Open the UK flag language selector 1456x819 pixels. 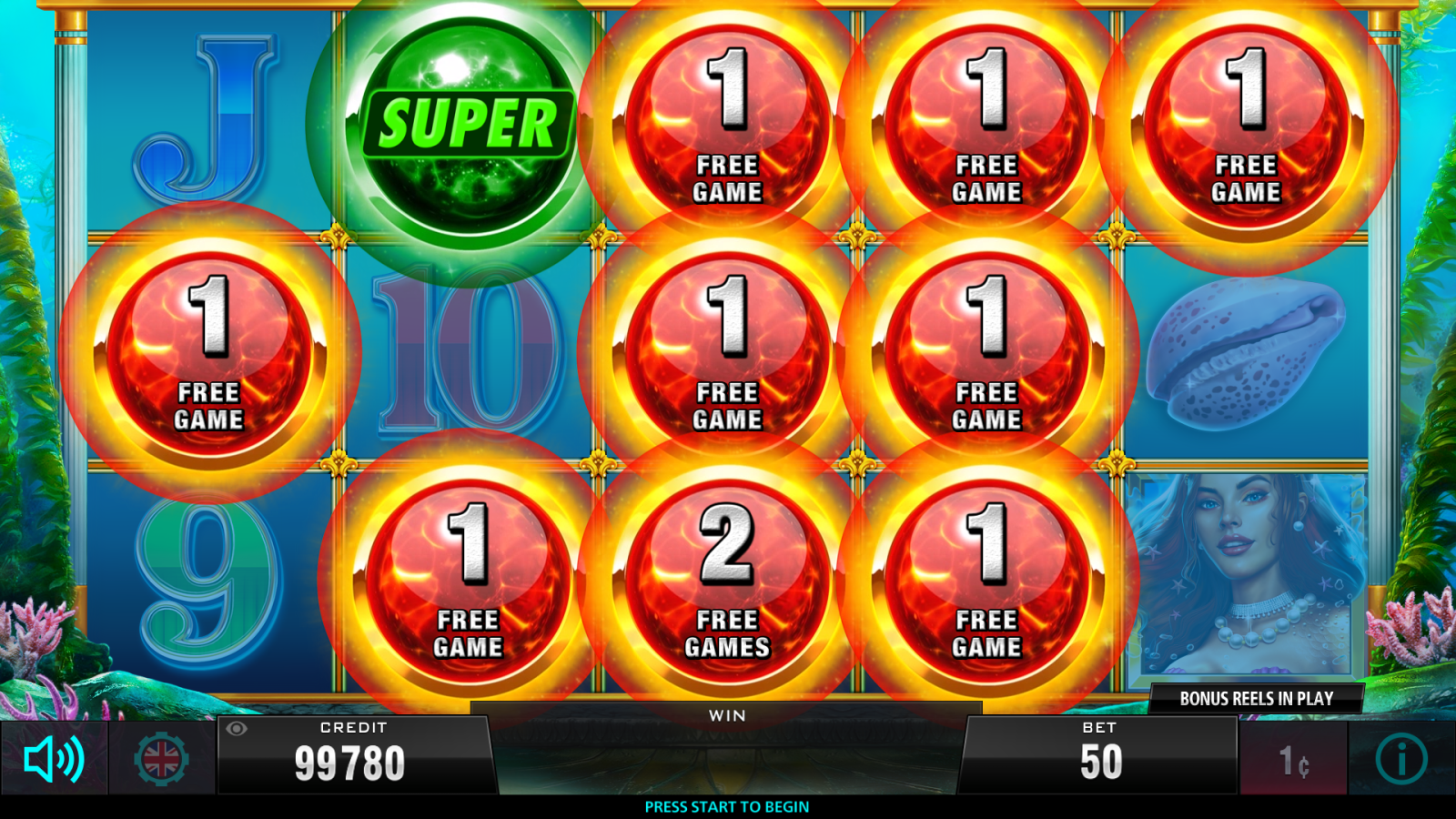coord(162,759)
